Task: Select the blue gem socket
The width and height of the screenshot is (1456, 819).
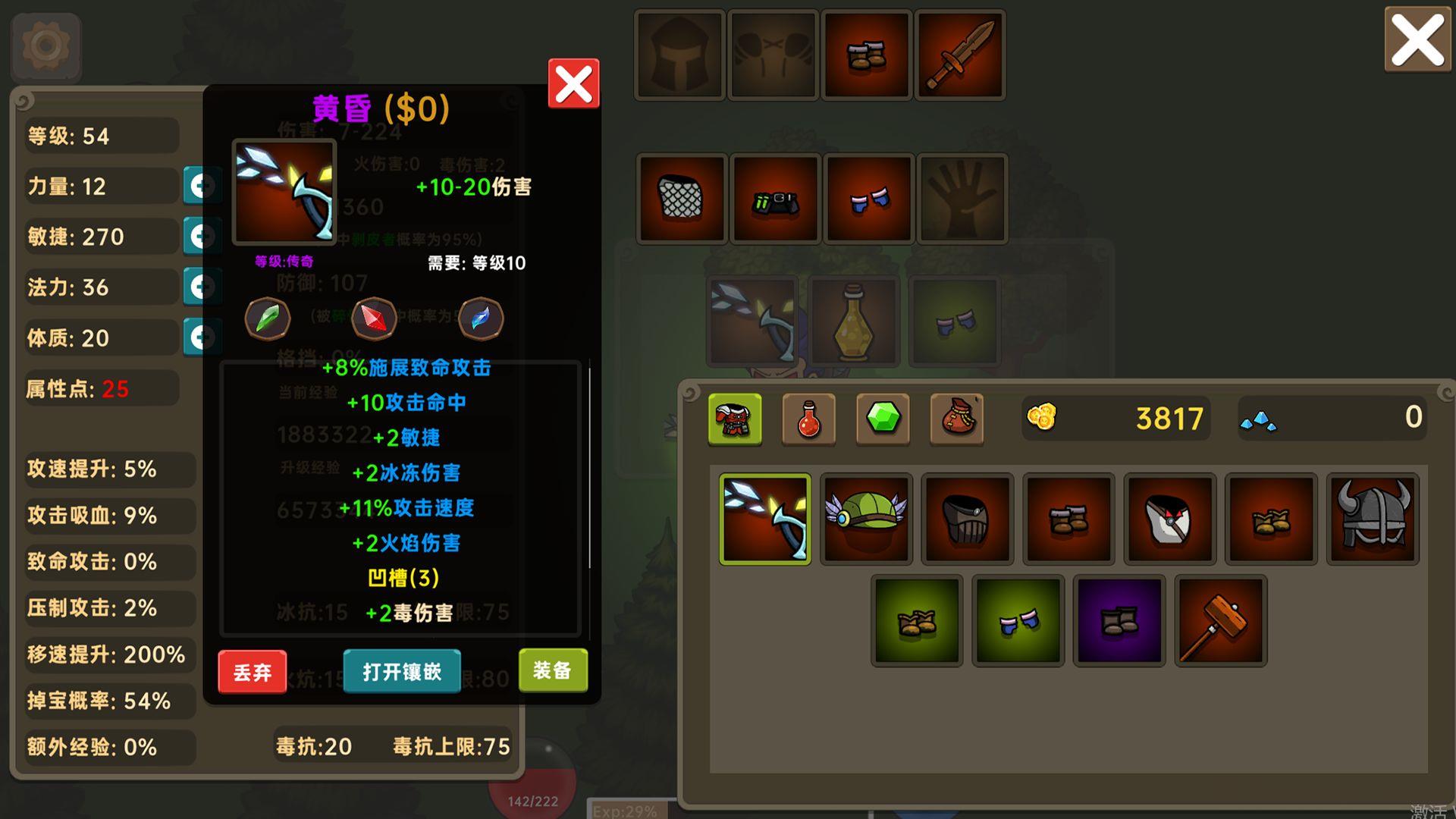Action: (481, 318)
